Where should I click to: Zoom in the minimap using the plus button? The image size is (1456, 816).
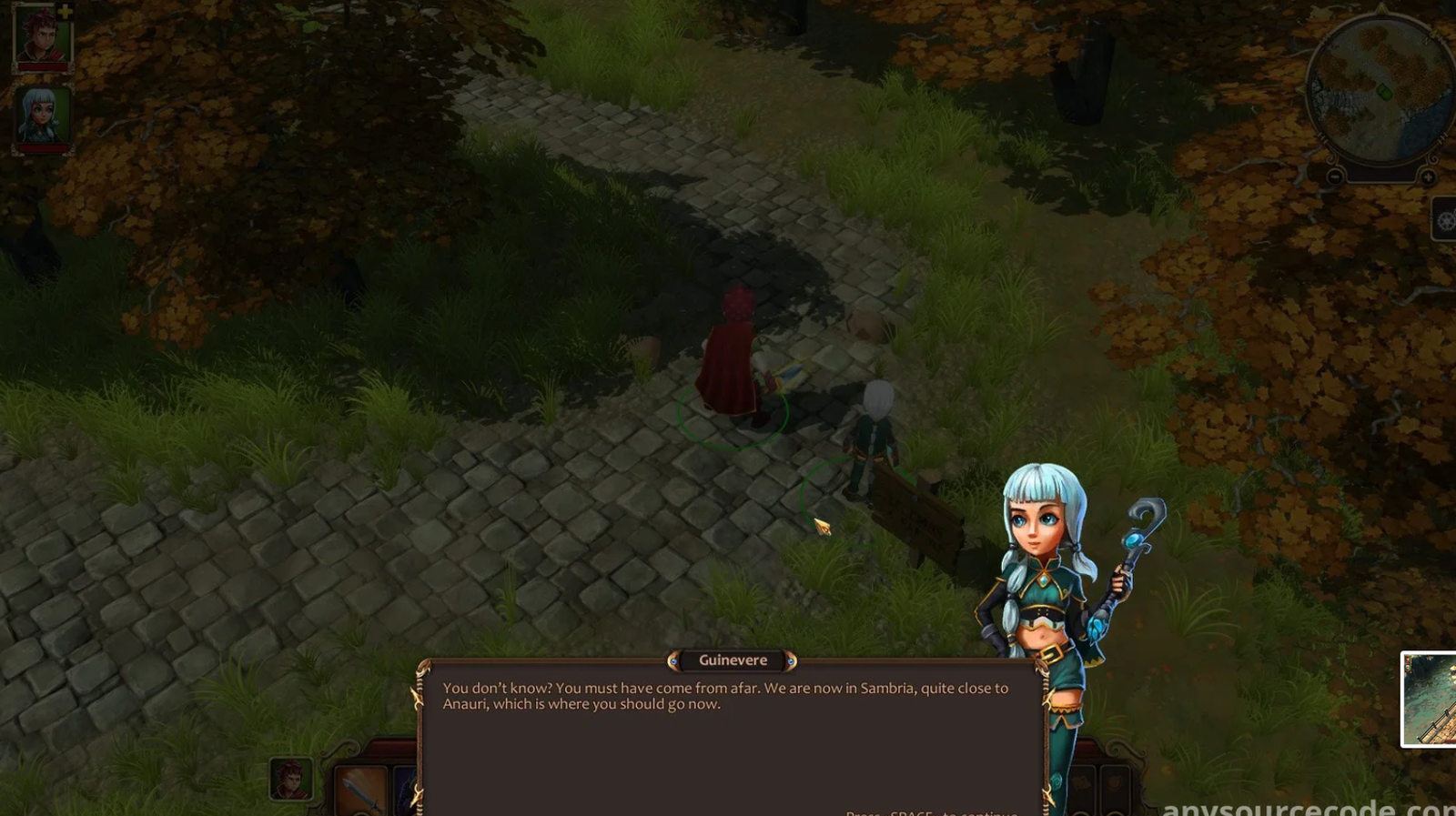[x=1428, y=177]
